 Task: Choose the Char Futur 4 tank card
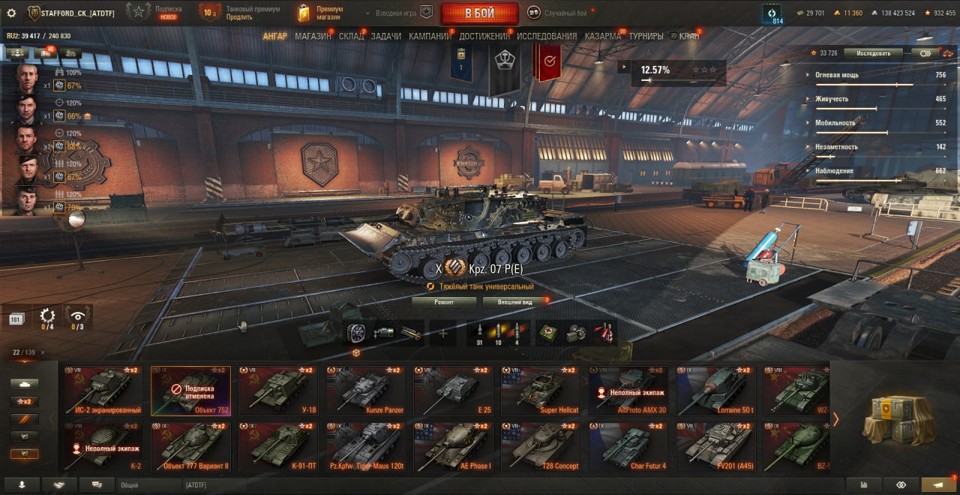pos(628,446)
